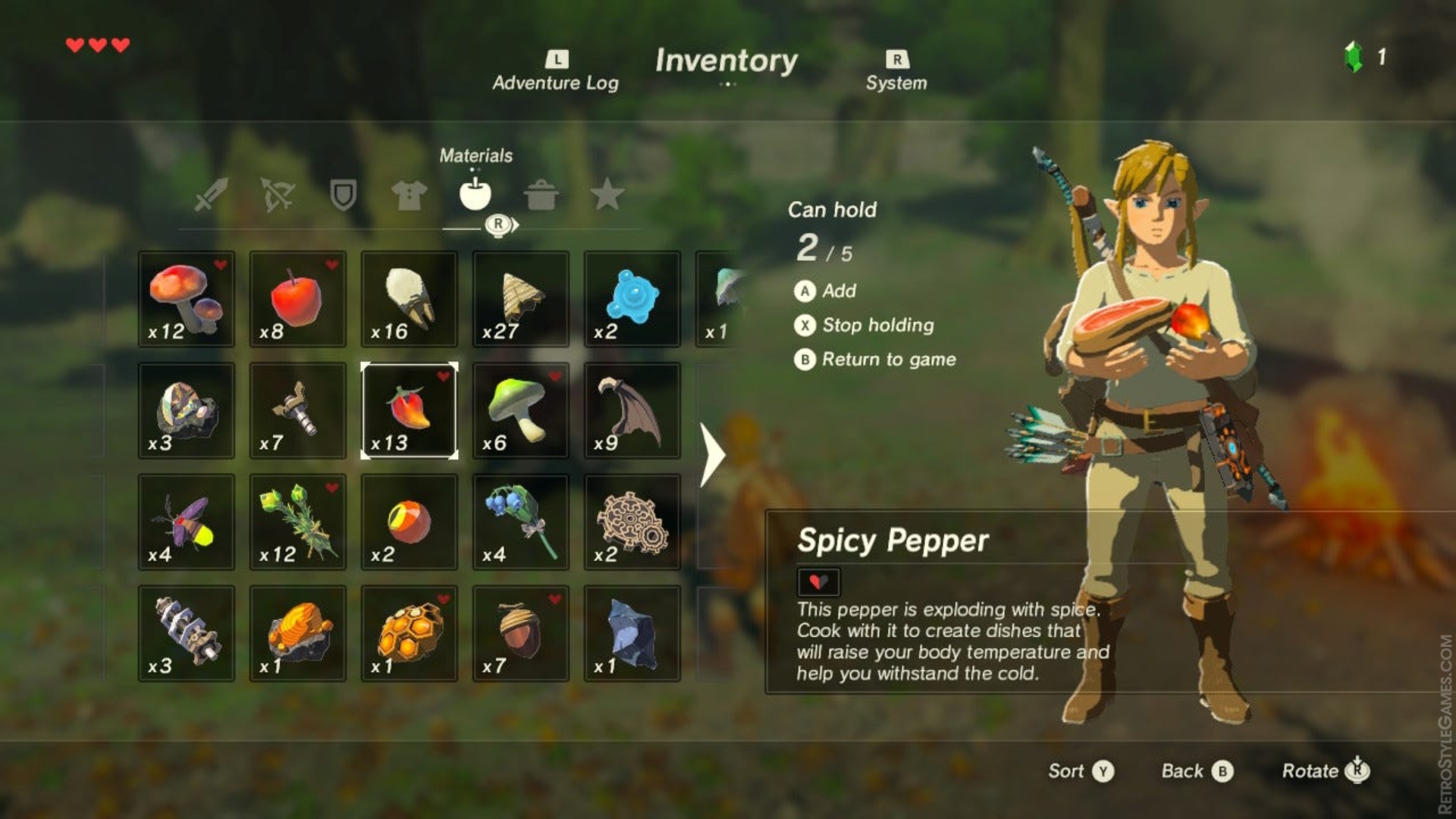Select the bat wing slot

pos(632,411)
